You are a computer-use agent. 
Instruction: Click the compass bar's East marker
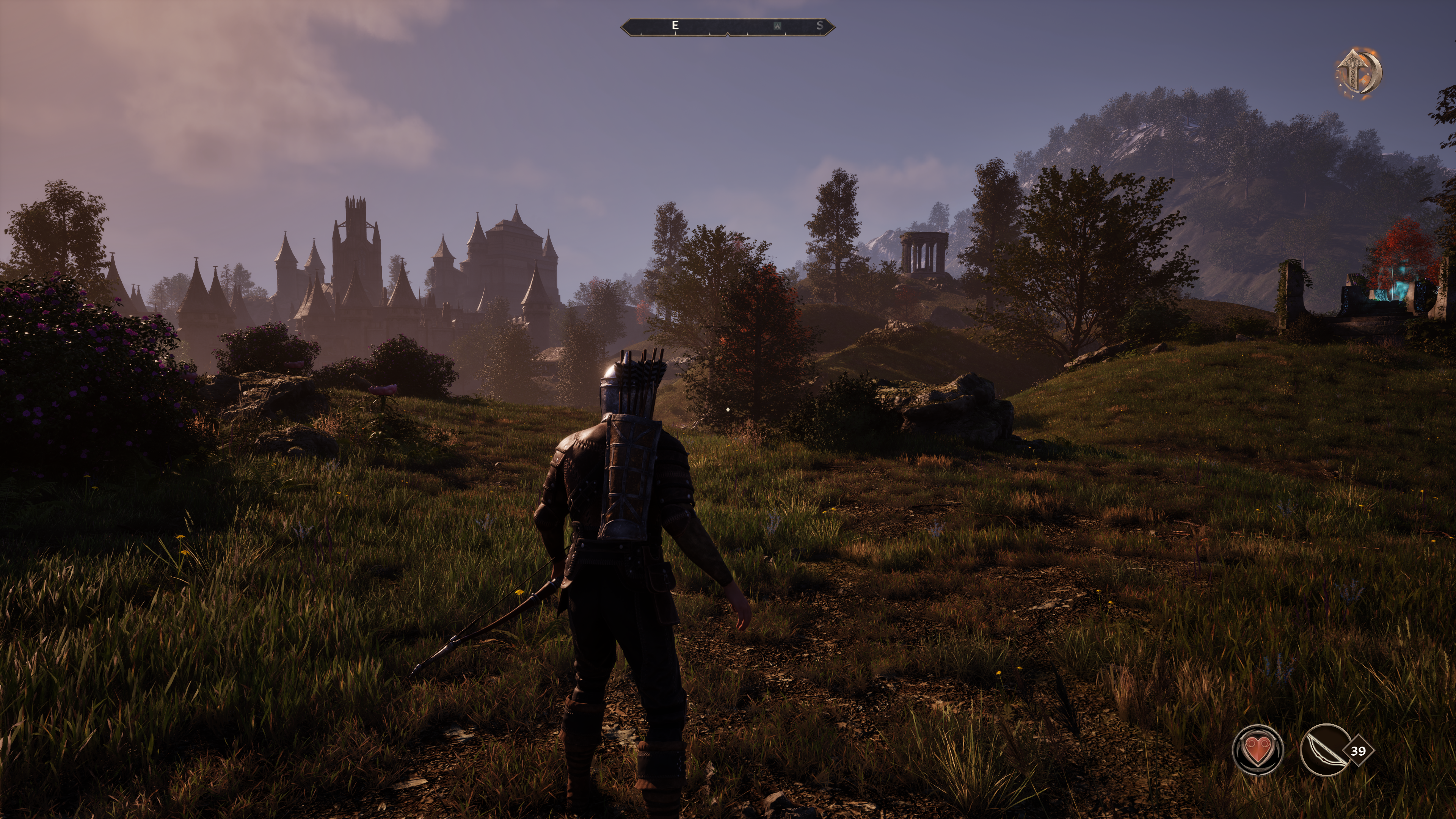click(675, 25)
